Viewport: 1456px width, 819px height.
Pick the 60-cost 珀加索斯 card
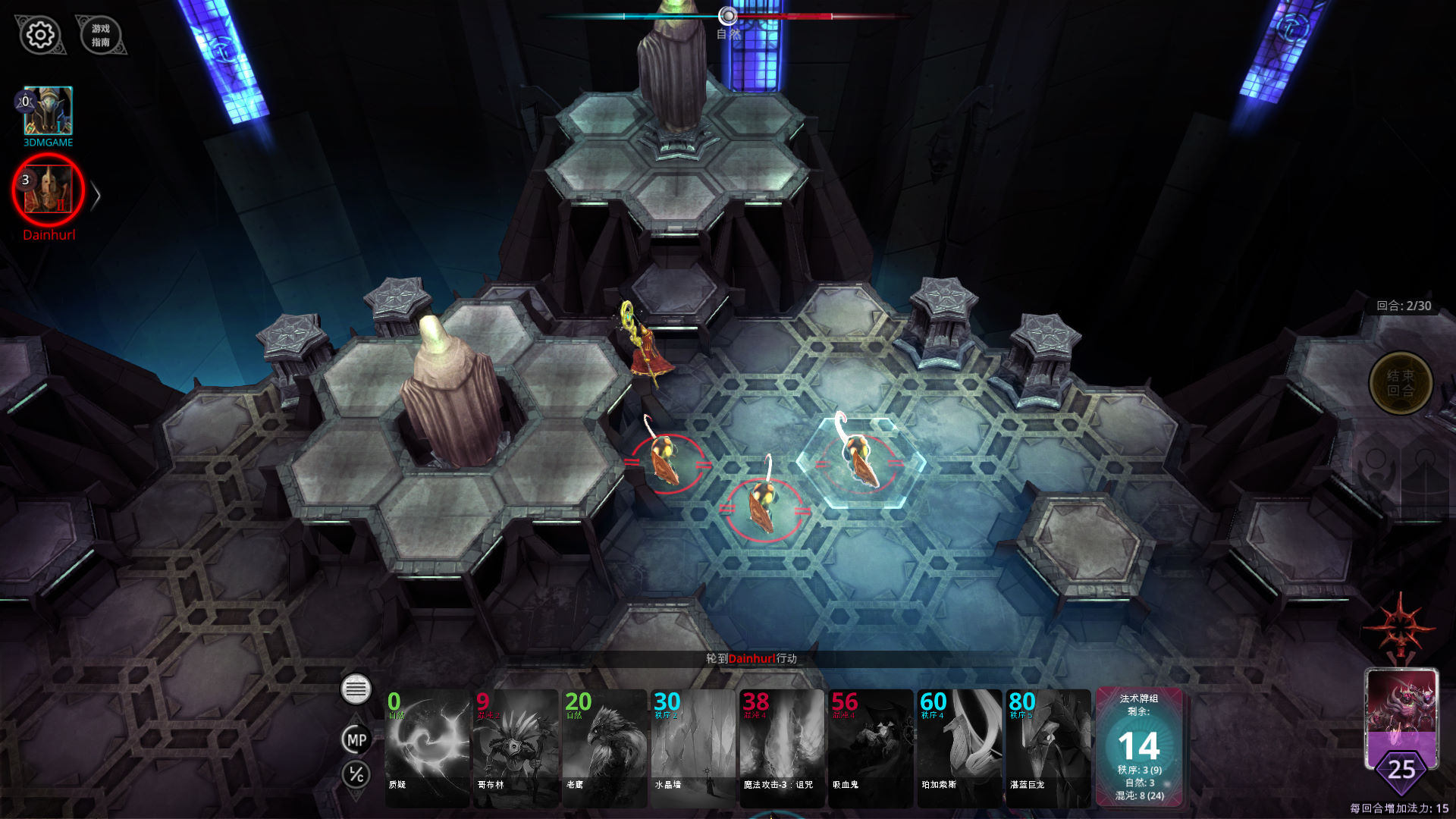pos(959,747)
